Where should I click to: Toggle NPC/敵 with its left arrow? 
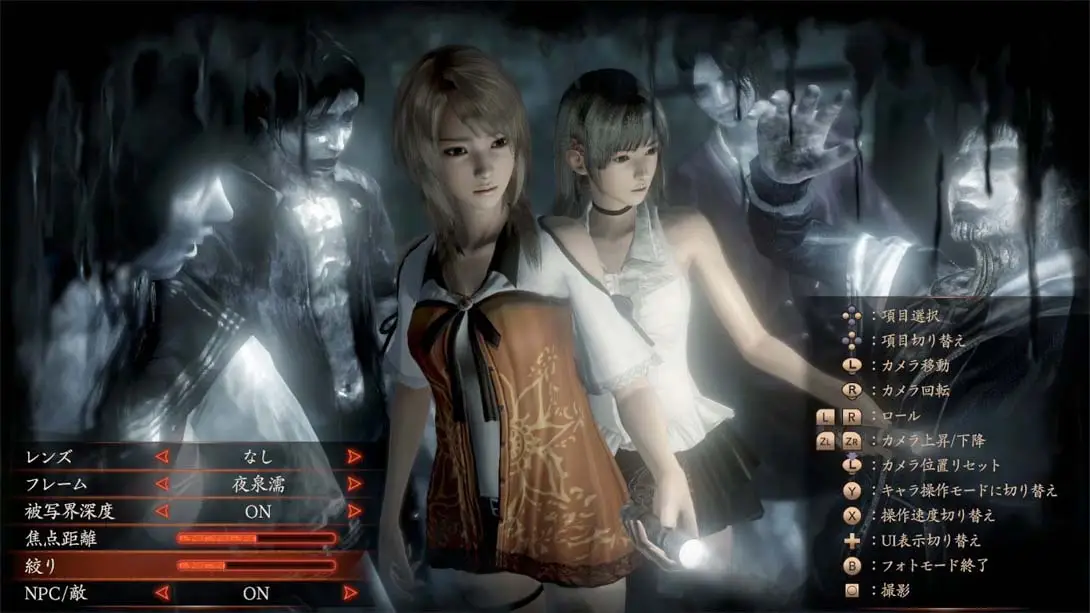click(161, 593)
